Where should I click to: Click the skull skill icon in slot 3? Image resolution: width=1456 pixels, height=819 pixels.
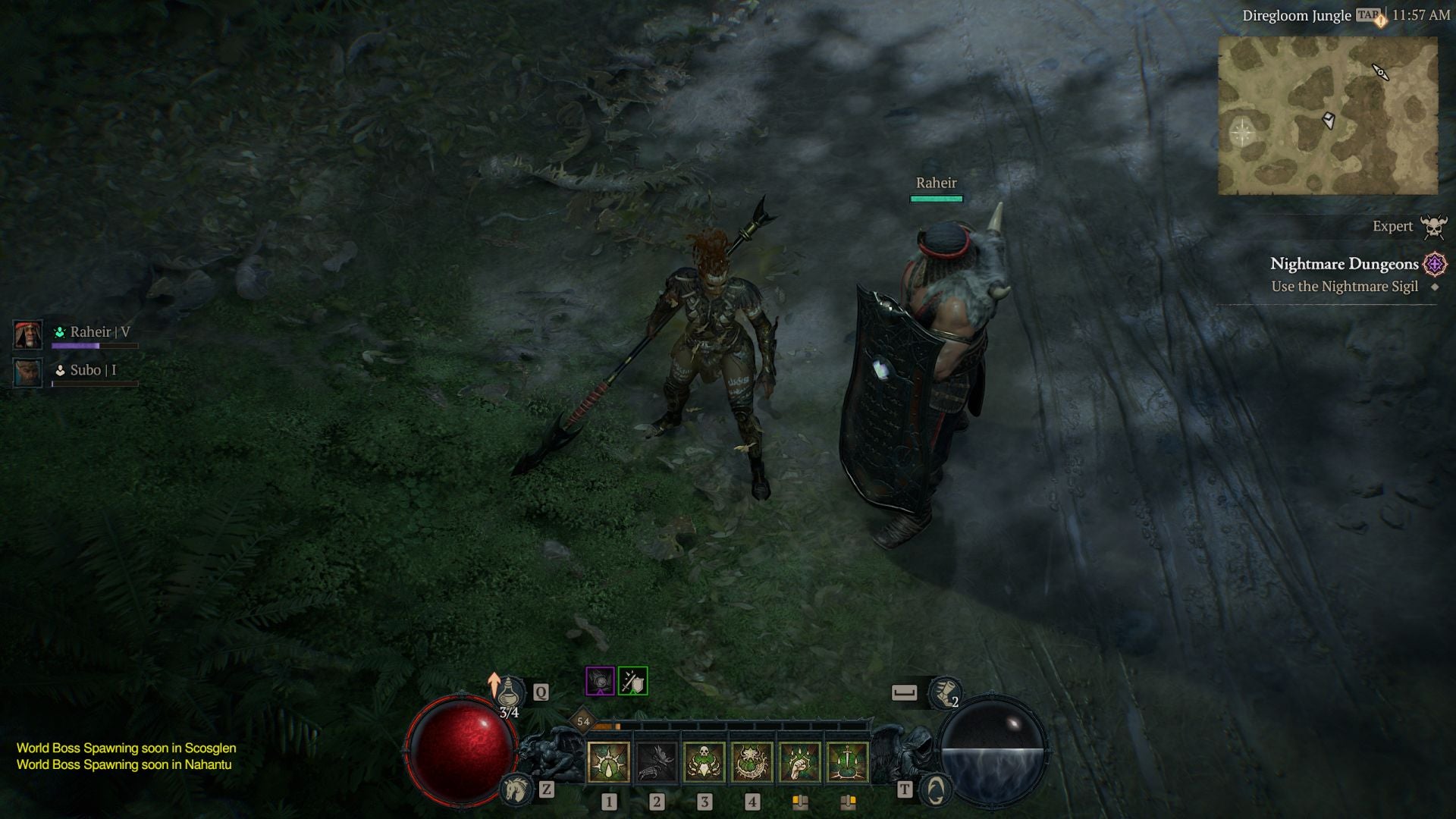704,762
